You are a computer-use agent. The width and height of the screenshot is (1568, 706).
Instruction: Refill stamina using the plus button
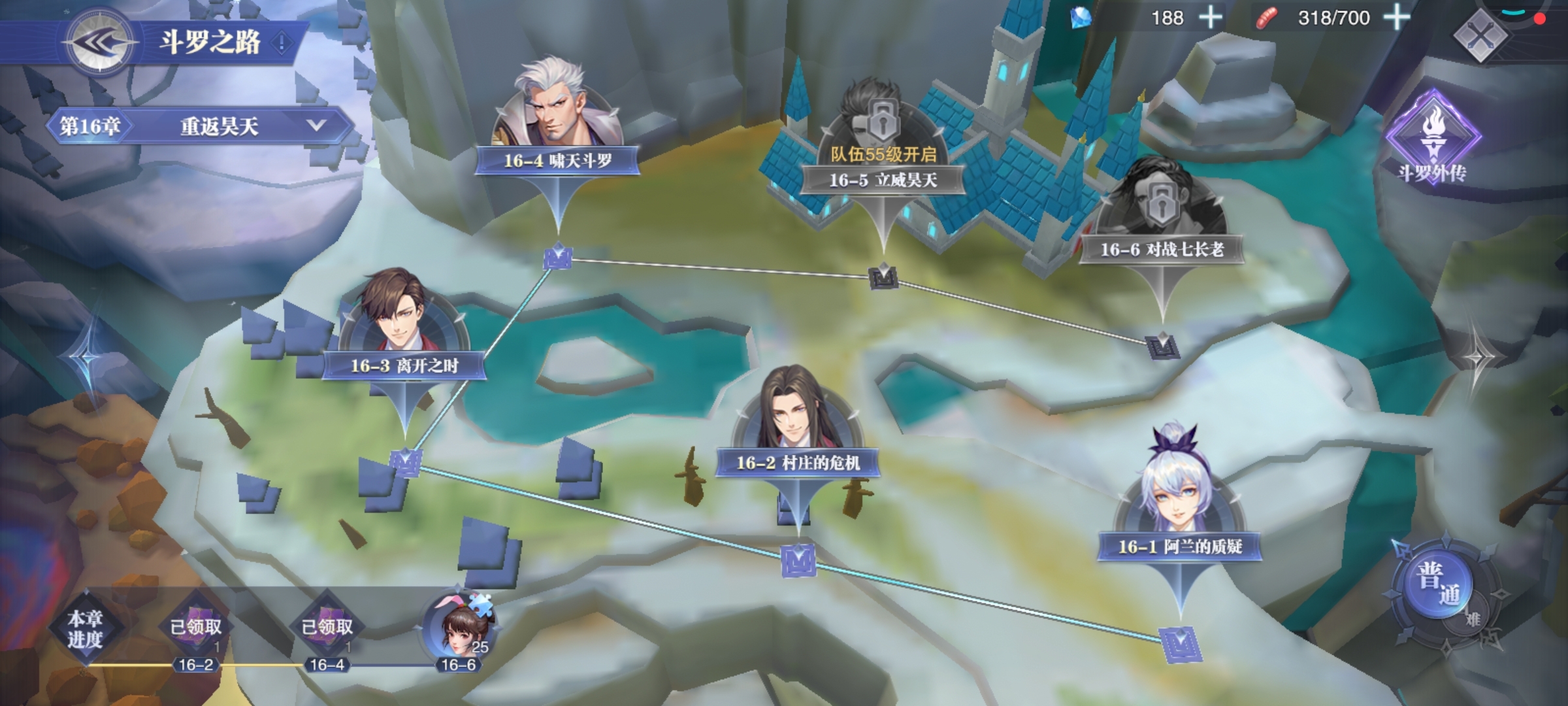pos(1396,18)
